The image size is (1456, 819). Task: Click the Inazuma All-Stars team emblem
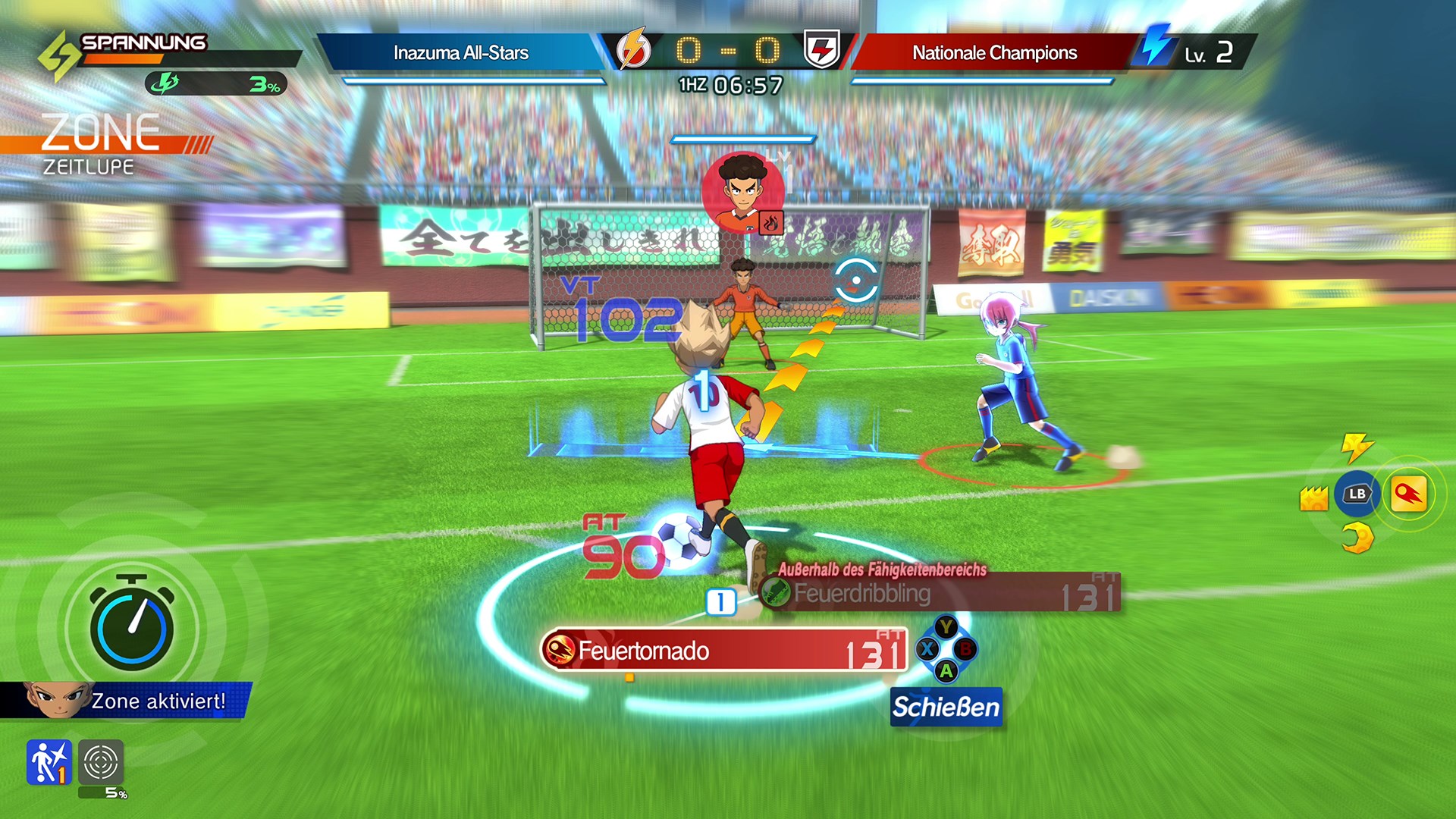click(x=633, y=50)
